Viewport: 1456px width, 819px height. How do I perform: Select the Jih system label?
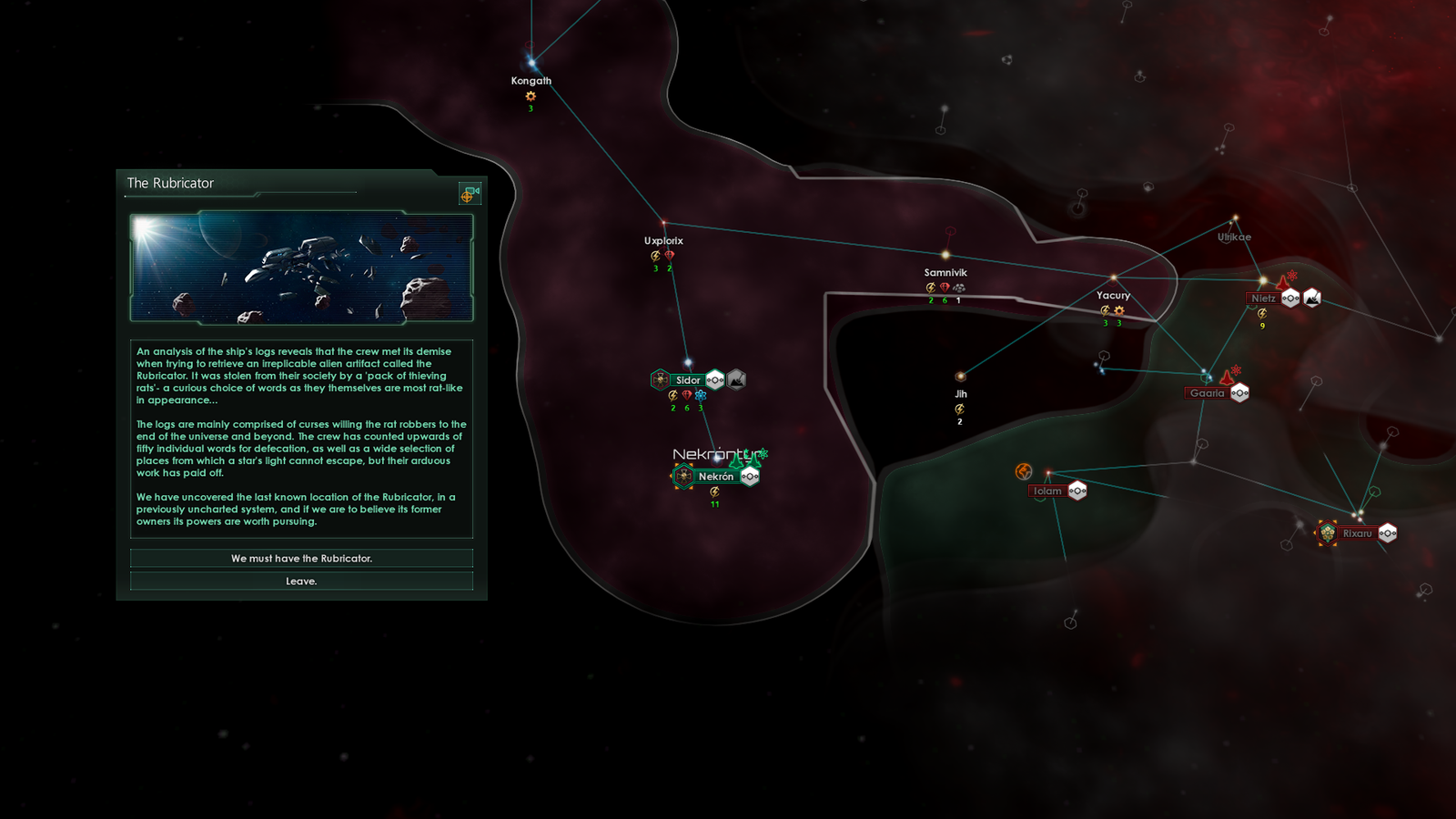(x=961, y=394)
